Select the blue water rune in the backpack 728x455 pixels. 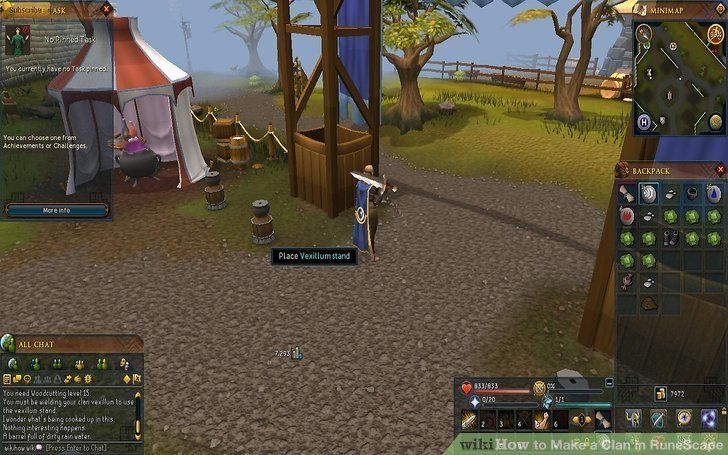click(x=714, y=191)
